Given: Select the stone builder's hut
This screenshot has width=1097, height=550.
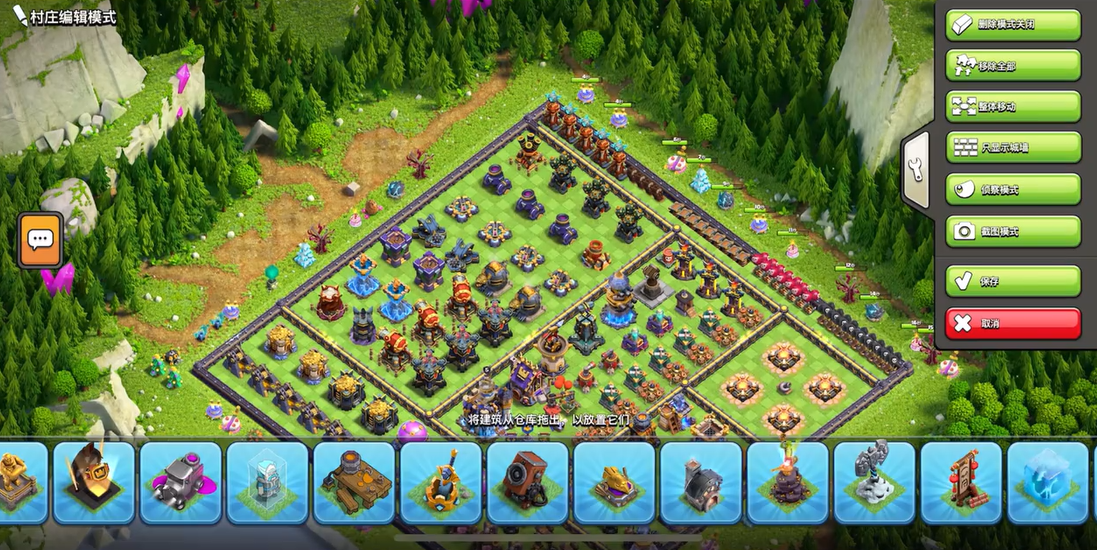Looking at the screenshot, I should coord(702,483).
